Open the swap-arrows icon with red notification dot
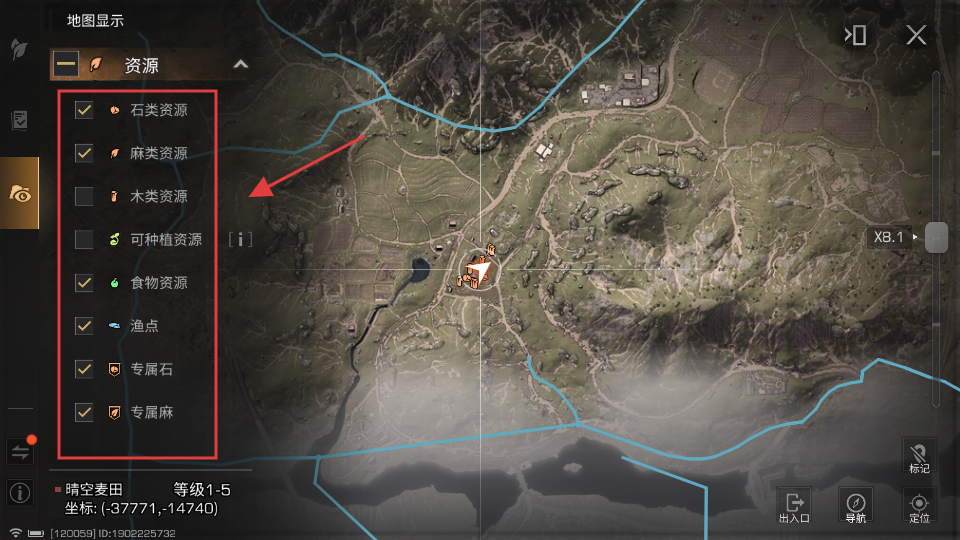Viewport: 960px width, 540px height. pos(19,452)
